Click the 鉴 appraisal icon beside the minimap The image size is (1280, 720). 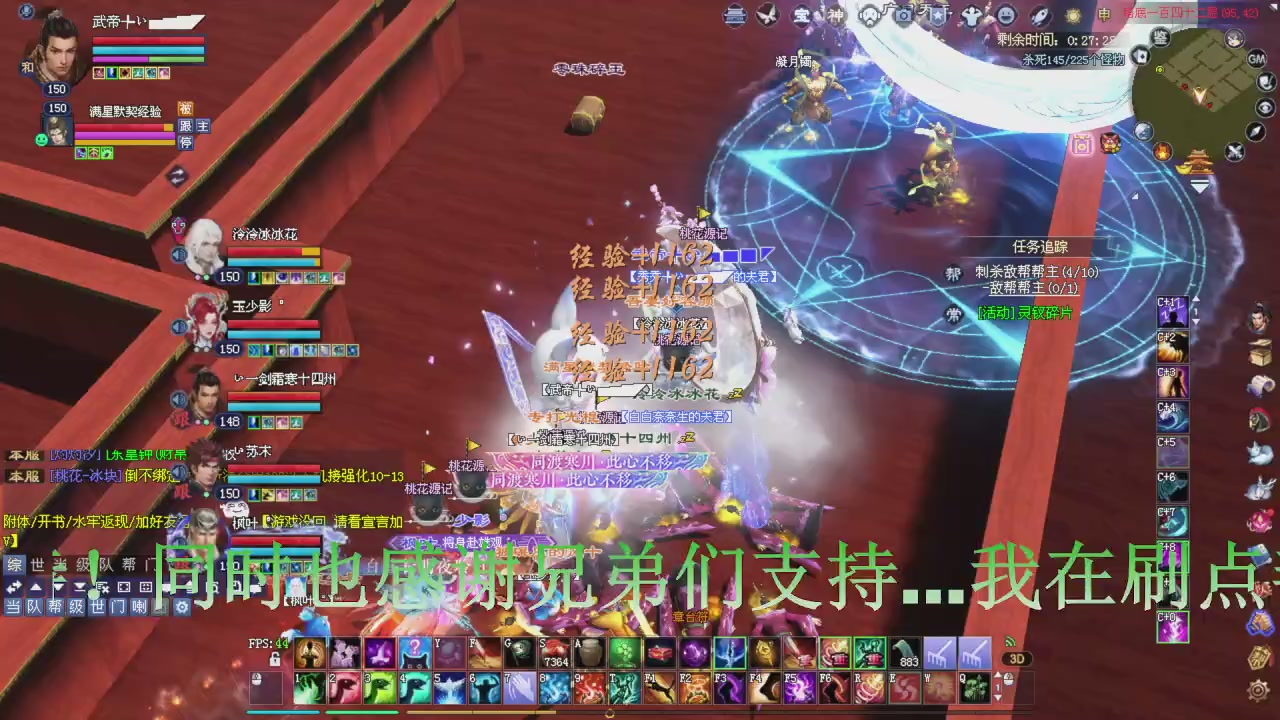pyautogui.click(x=1161, y=40)
